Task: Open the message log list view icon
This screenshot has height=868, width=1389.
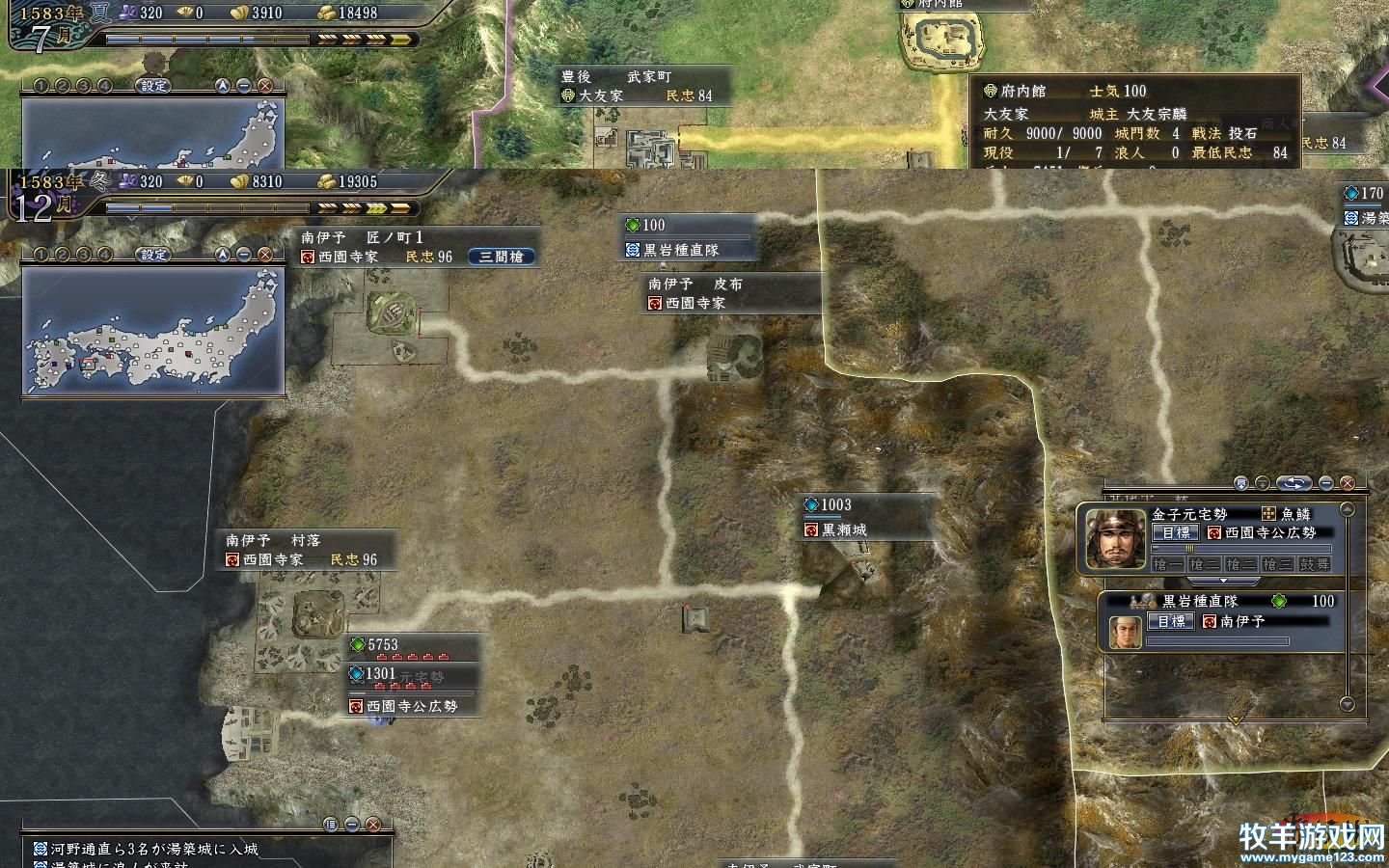Action: (x=331, y=825)
